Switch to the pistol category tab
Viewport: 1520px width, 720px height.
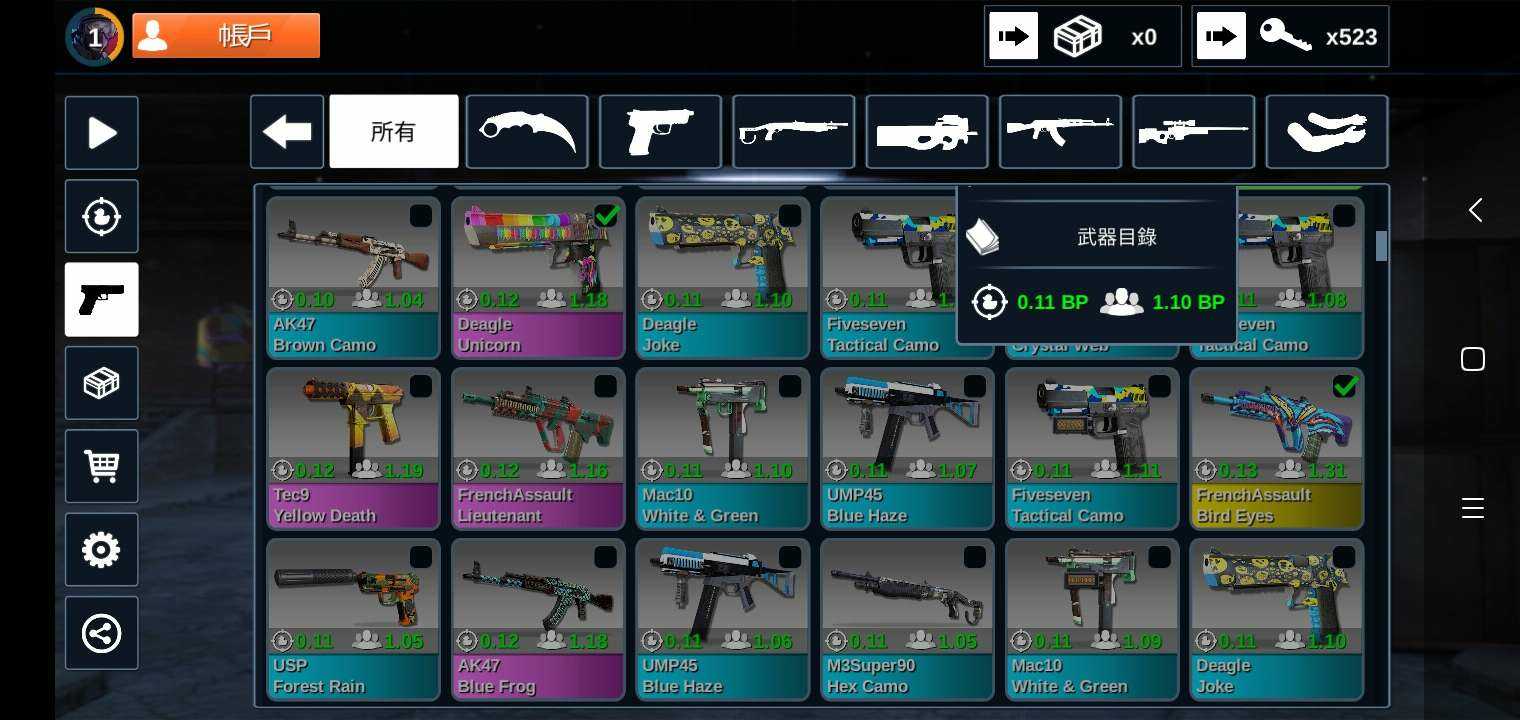660,132
